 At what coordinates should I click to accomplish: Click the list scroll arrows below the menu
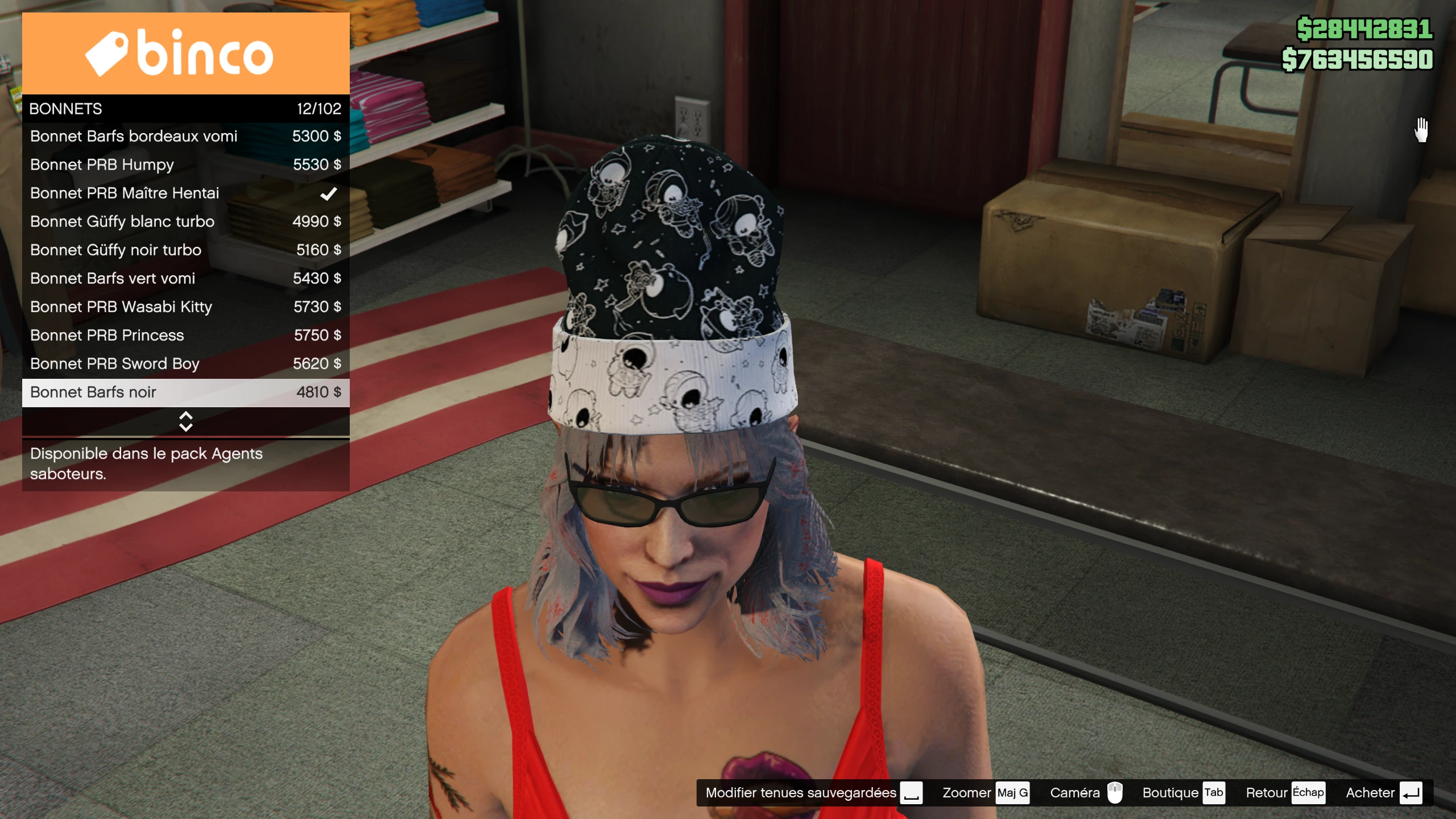185,421
